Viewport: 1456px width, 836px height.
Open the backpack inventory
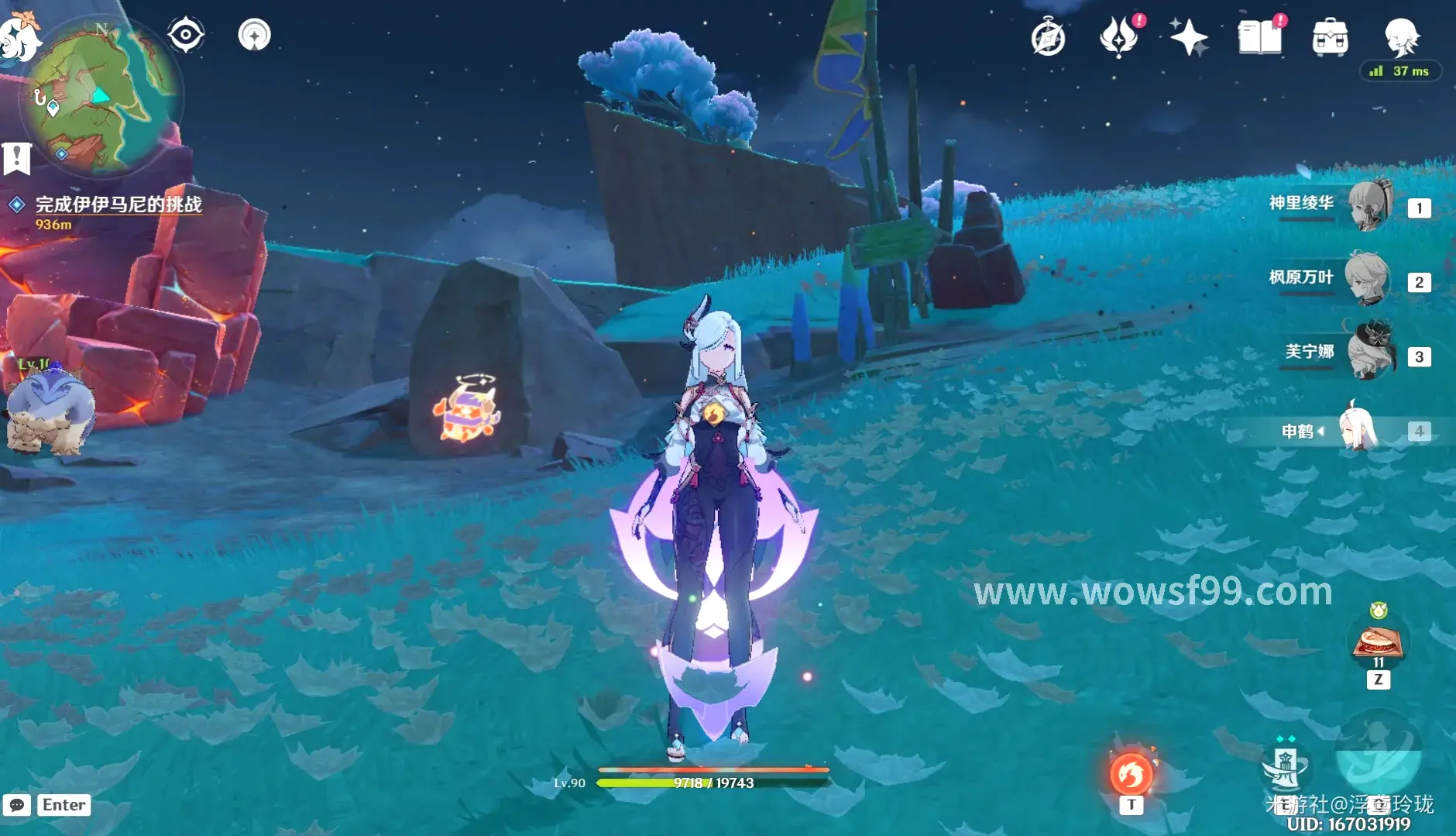1330,37
